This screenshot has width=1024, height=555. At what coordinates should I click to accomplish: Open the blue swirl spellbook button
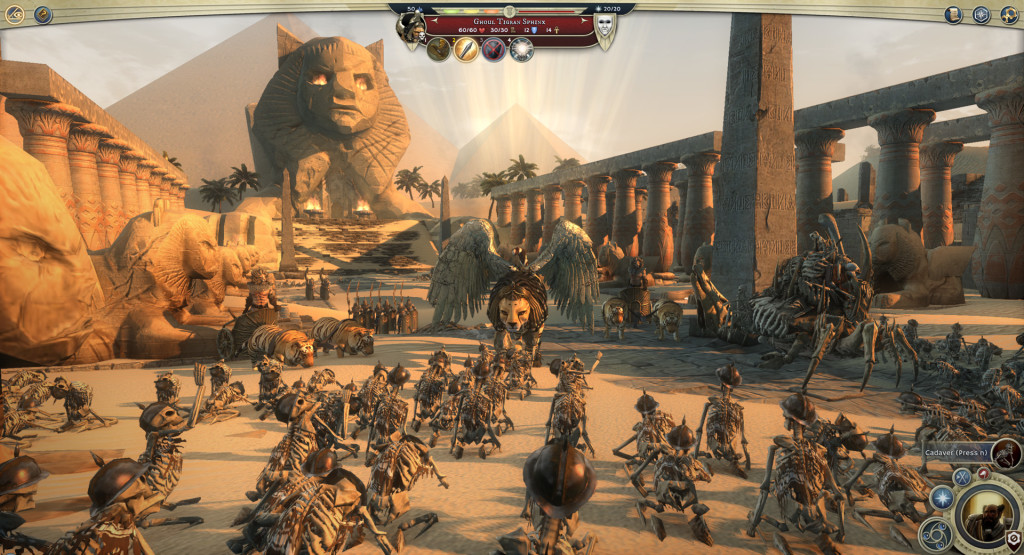pyautogui.click(x=935, y=535)
